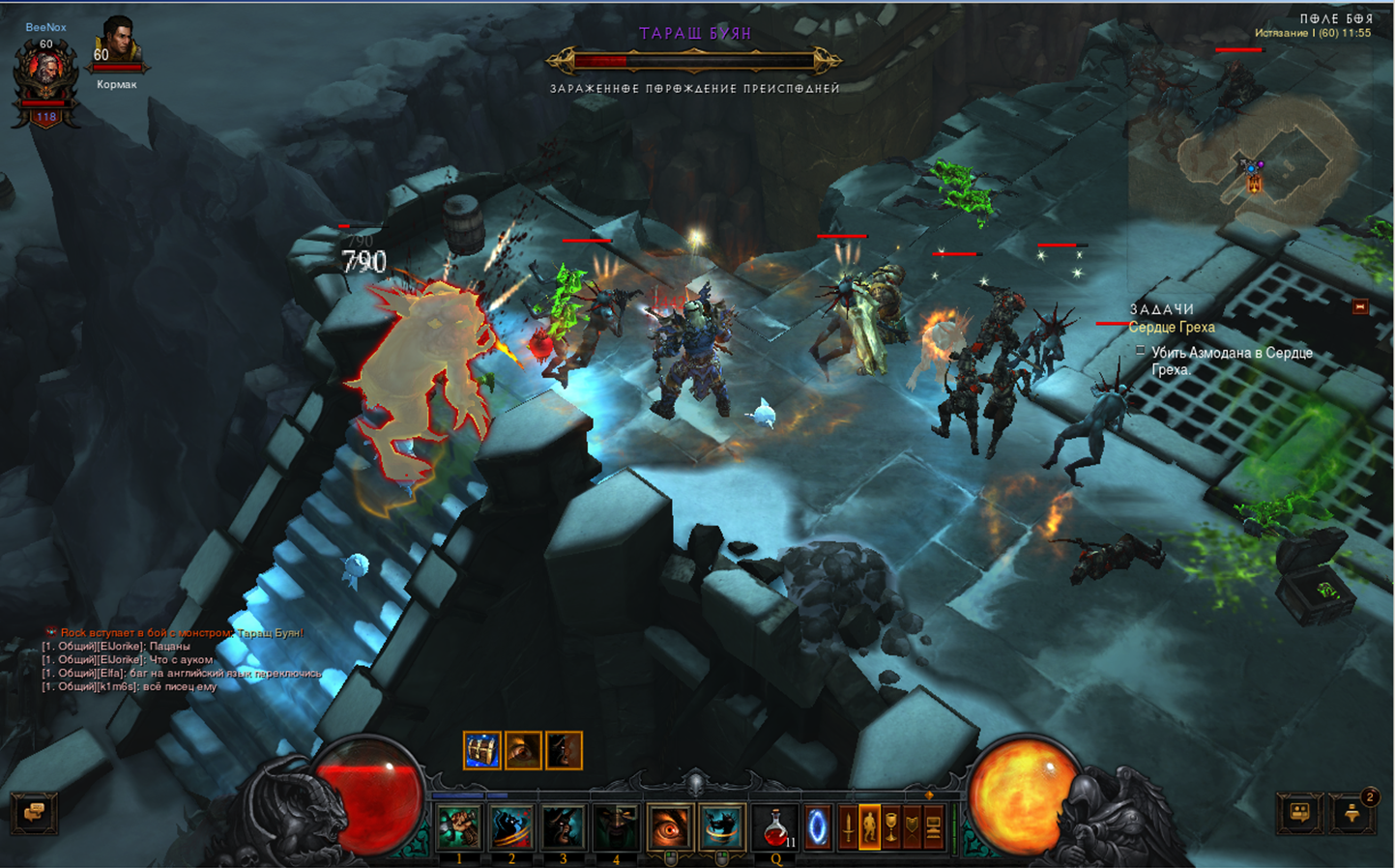Image resolution: width=1395 pixels, height=868 pixels.
Task: Open the chat speech-bubble button
Action: point(34,813)
